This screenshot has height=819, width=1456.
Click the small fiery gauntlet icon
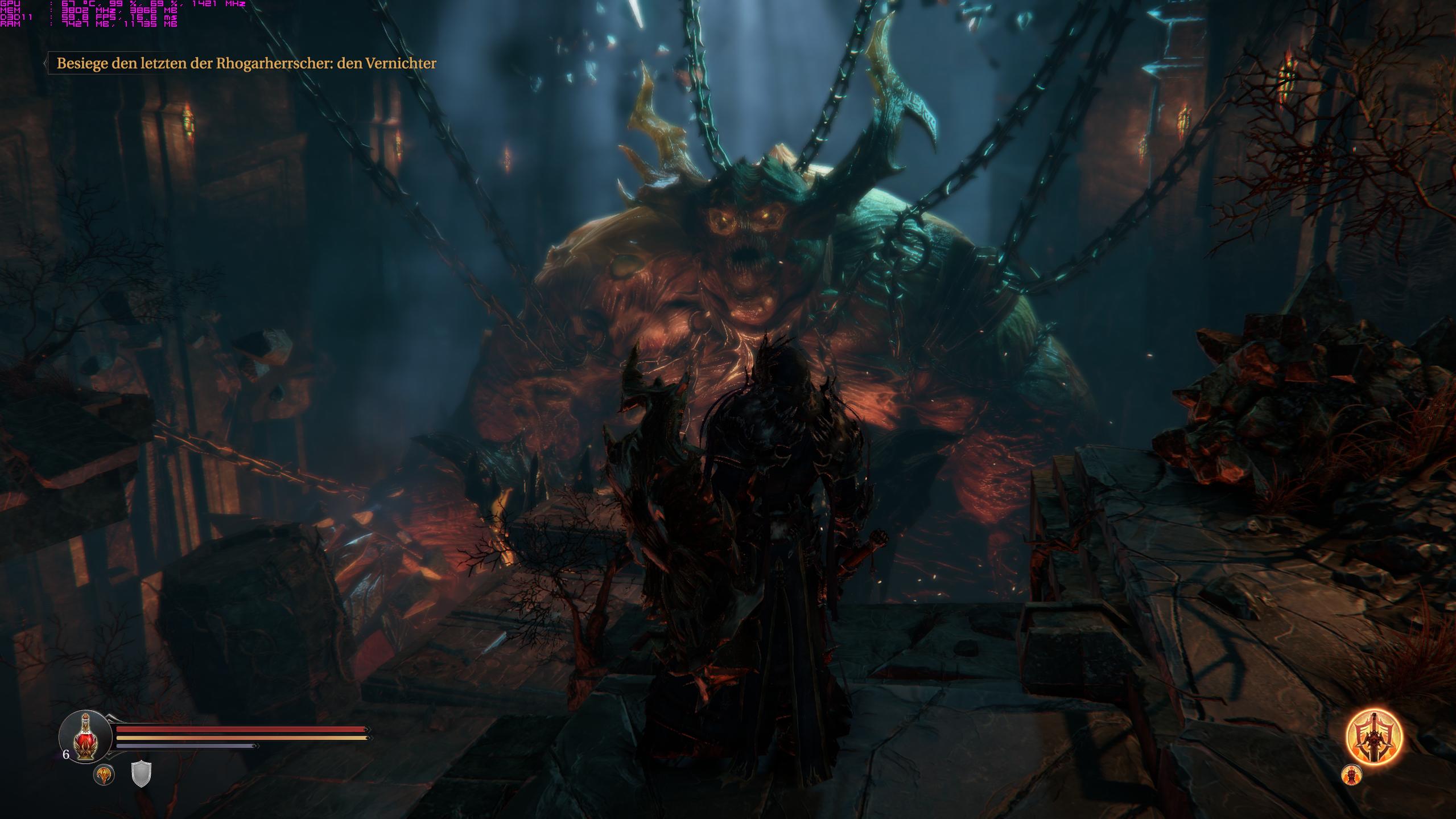(1351, 775)
